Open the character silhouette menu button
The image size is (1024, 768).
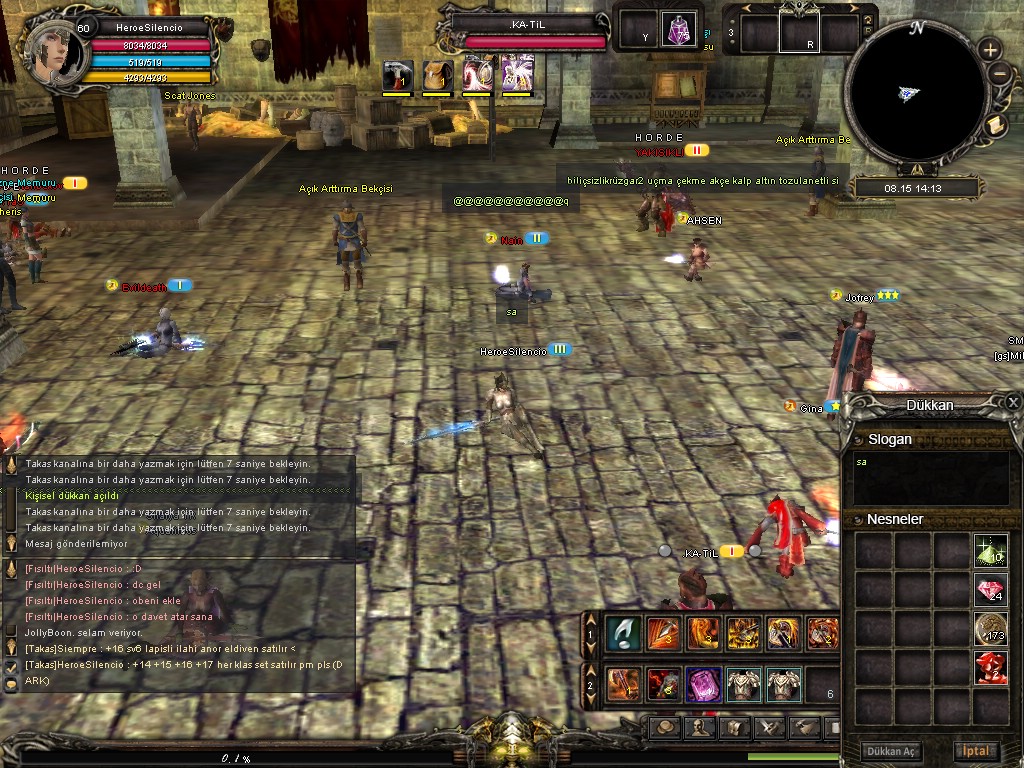(x=699, y=727)
